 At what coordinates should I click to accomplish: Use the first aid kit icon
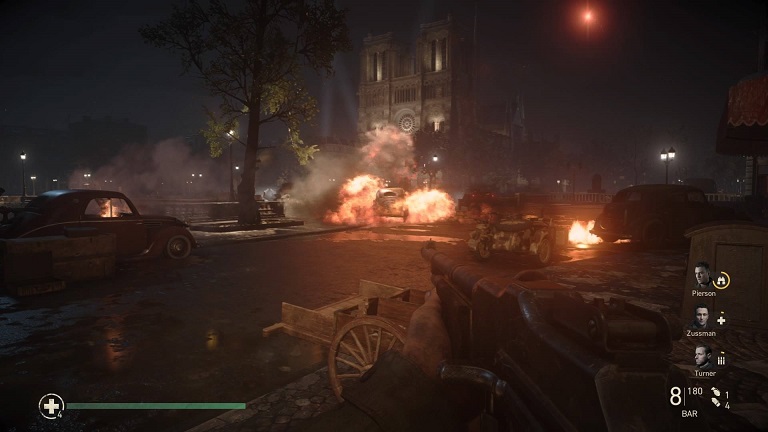click(x=50, y=405)
